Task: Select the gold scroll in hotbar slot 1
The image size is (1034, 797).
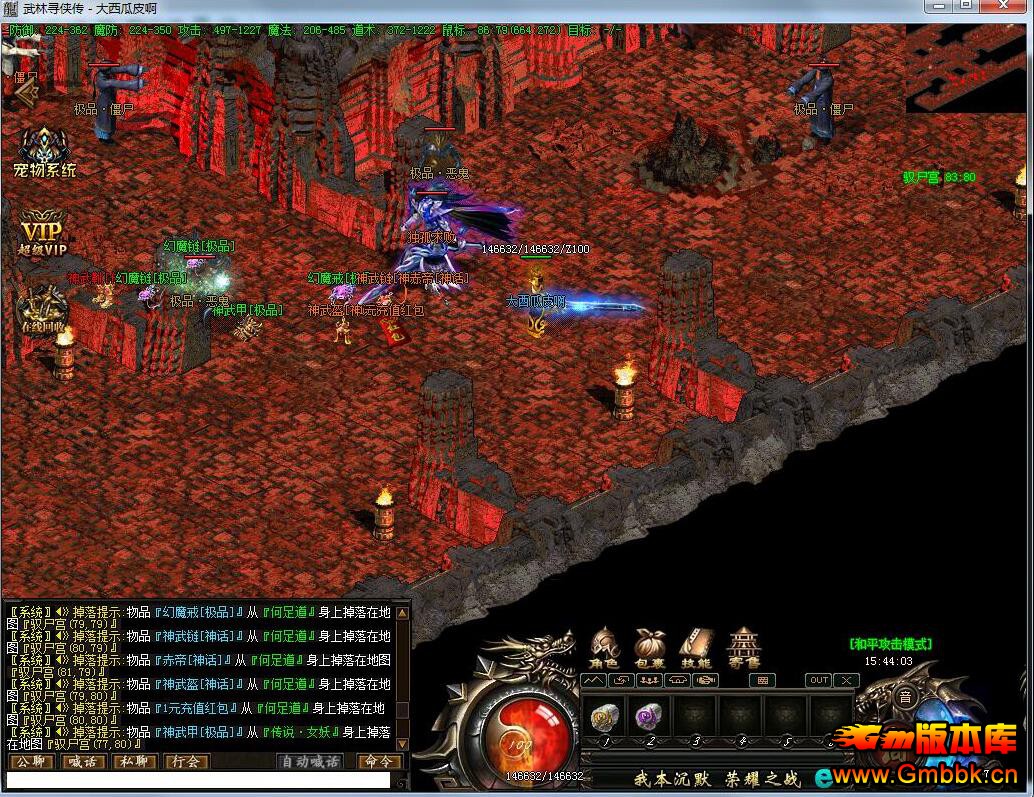Action: point(603,717)
